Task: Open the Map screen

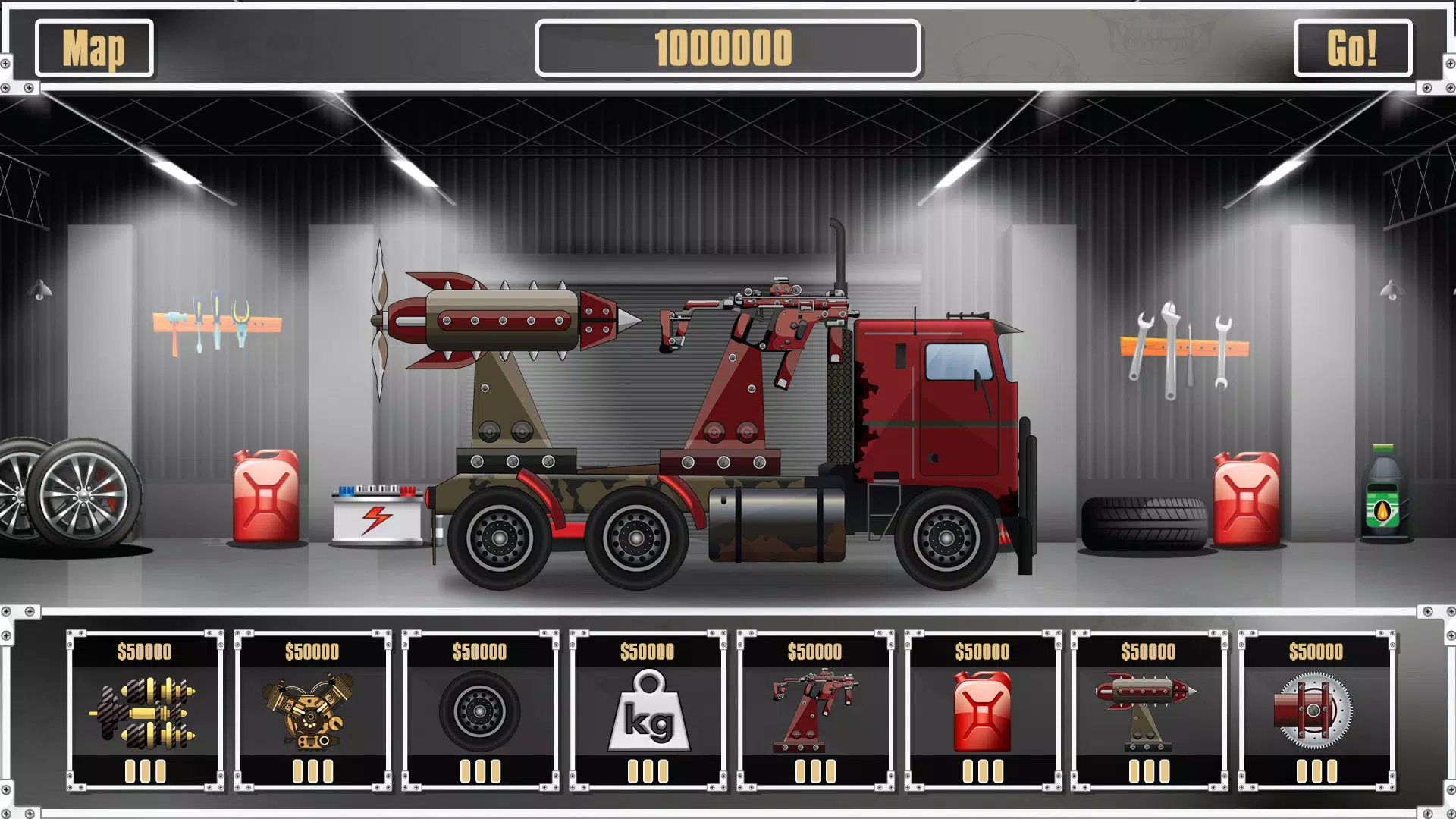Action: (x=94, y=49)
